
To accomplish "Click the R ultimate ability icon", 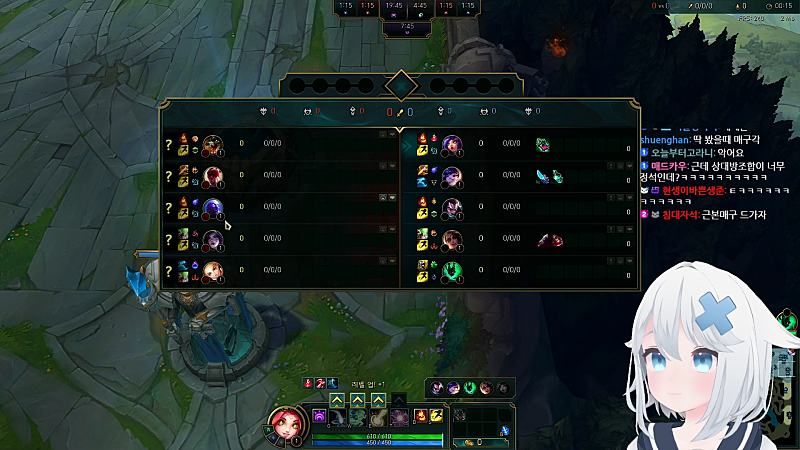I will coord(399,416).
